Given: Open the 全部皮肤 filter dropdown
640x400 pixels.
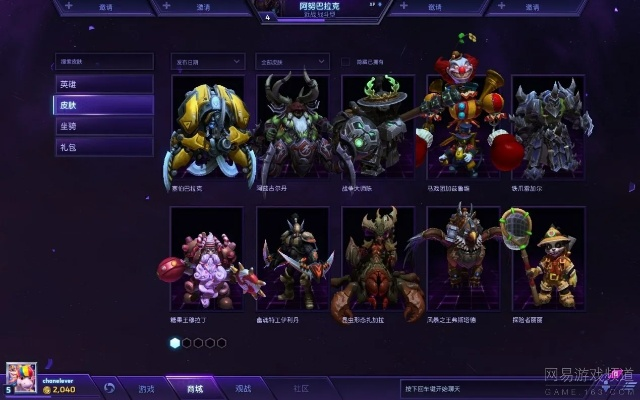Looking at the screenshot, I should (292, 61).
